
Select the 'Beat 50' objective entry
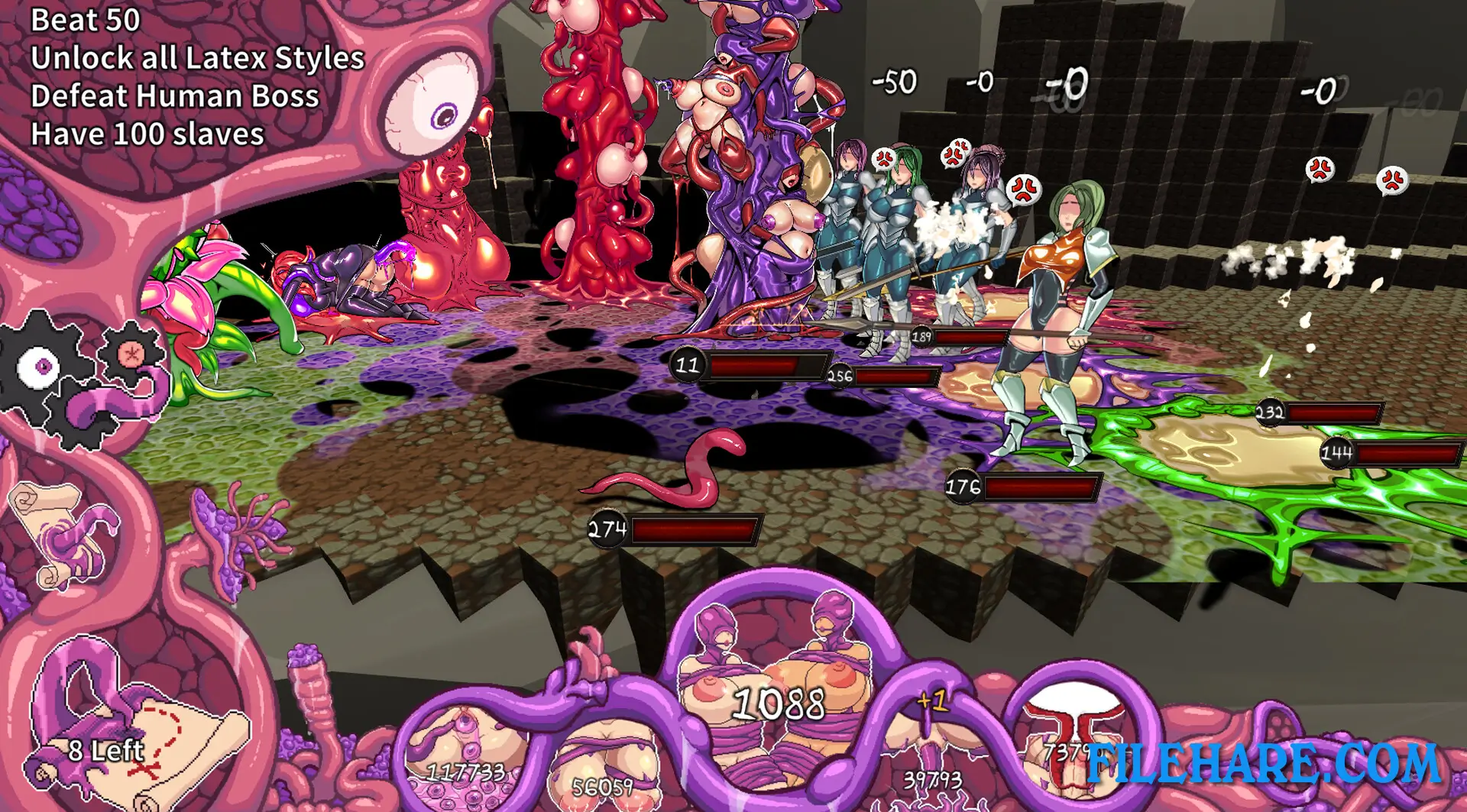click(86, 21)
